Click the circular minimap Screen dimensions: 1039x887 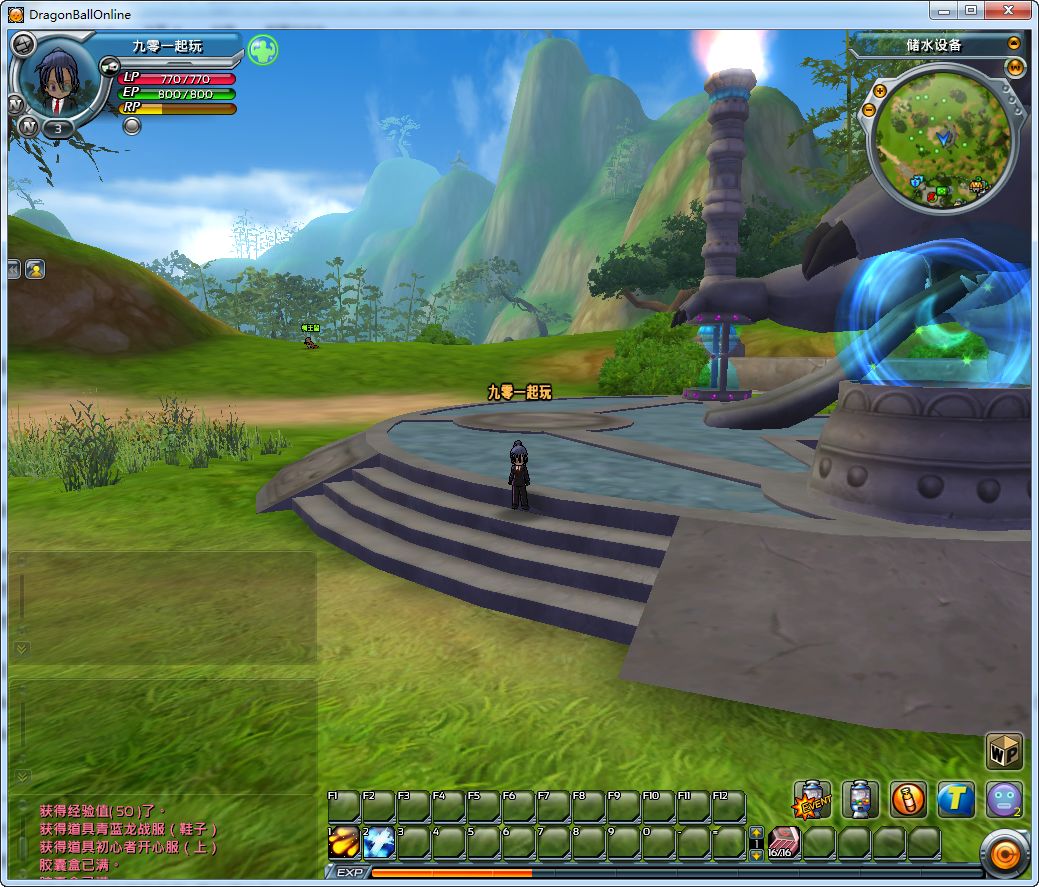941,138
